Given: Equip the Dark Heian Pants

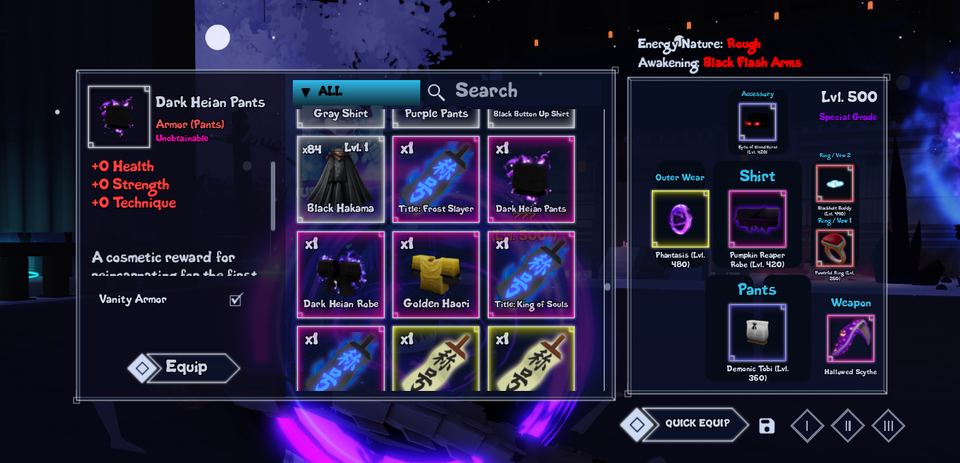Looking at the screenshot, I should [185, 368].
